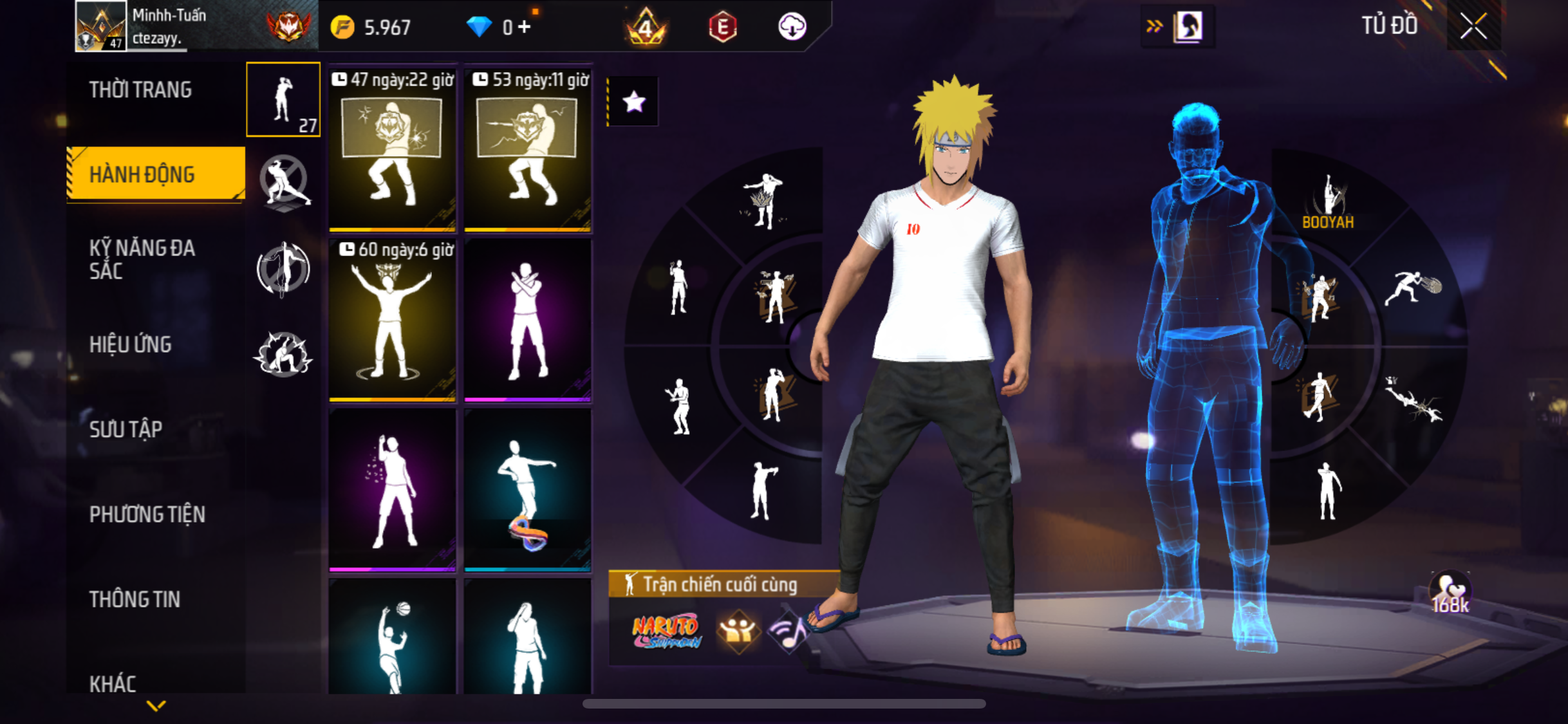
Task: Choose emote with 53 ngày:11 giờ timer
Action: click(528, 151)
